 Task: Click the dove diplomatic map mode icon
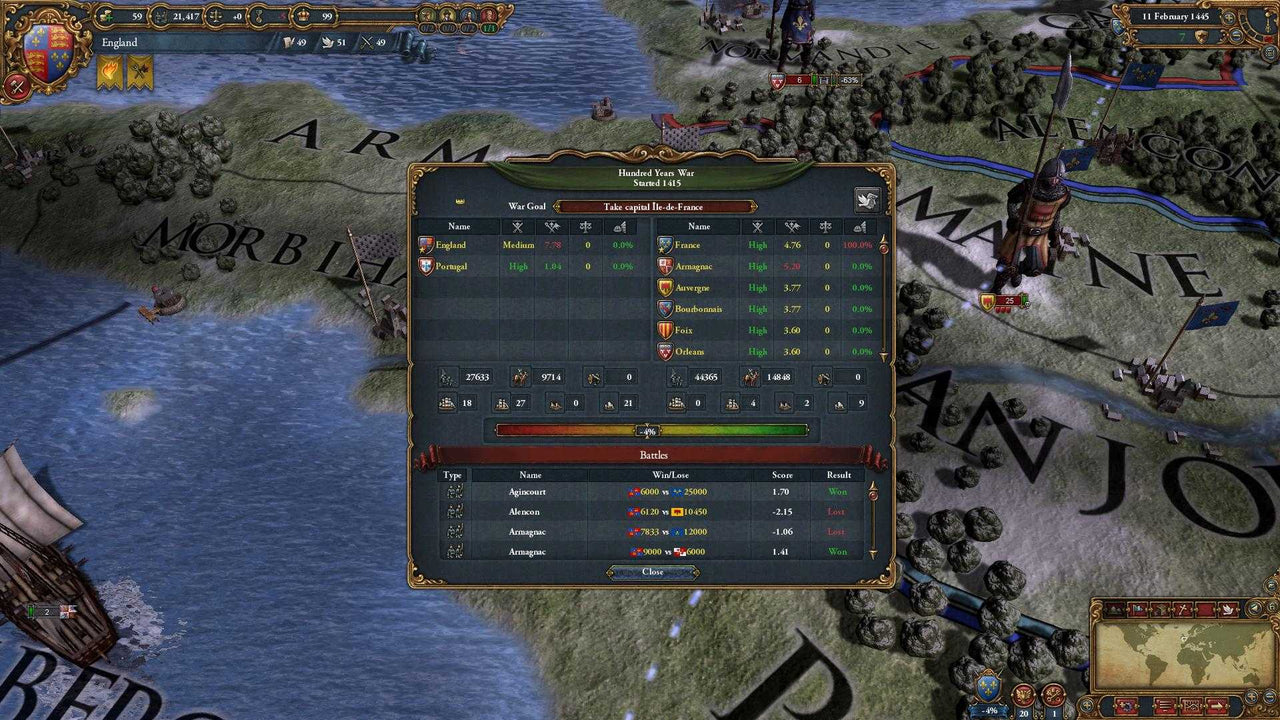[1228, 609]
